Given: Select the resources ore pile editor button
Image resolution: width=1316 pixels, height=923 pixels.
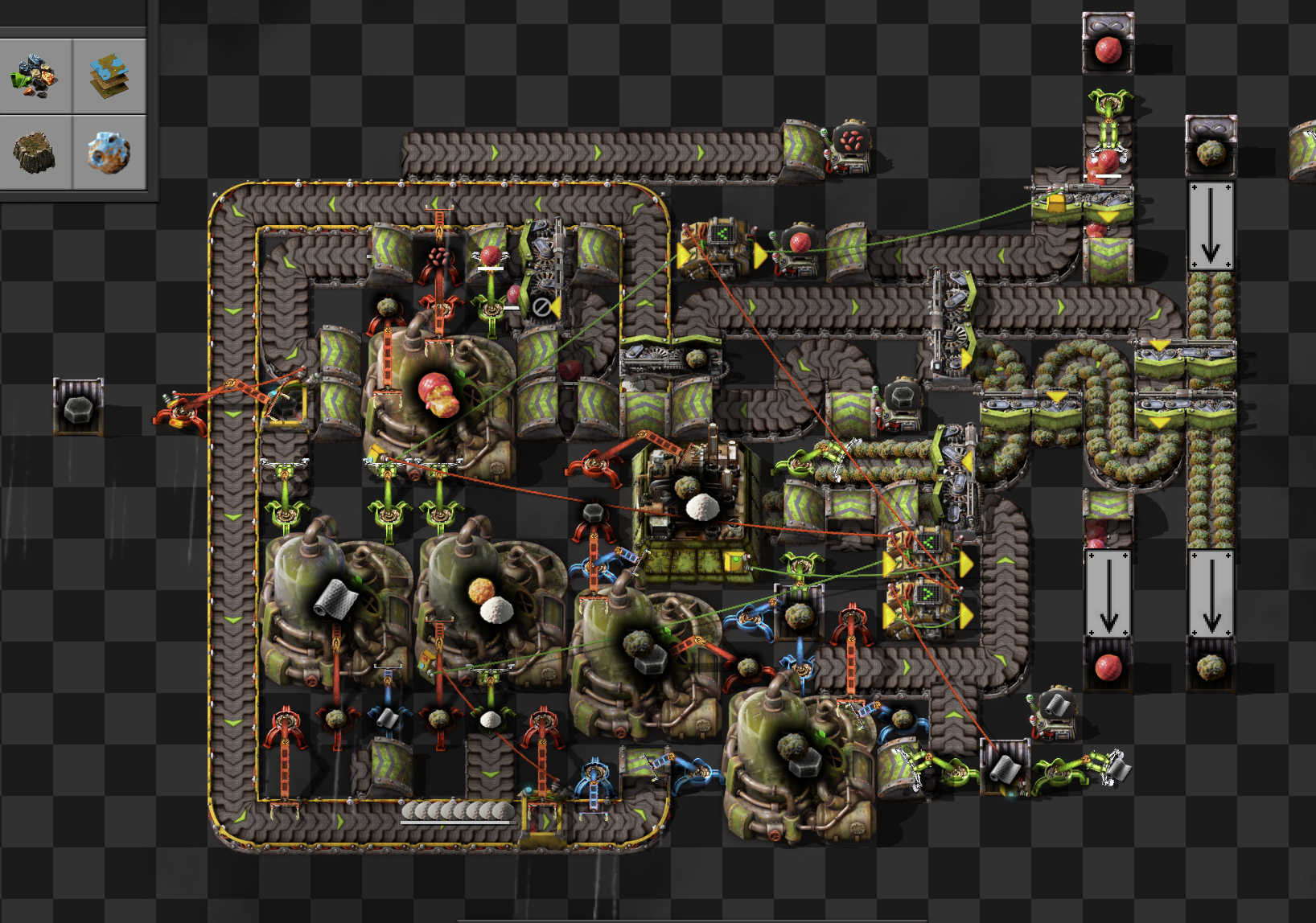Looking at the screenshot, I should 35,76.
